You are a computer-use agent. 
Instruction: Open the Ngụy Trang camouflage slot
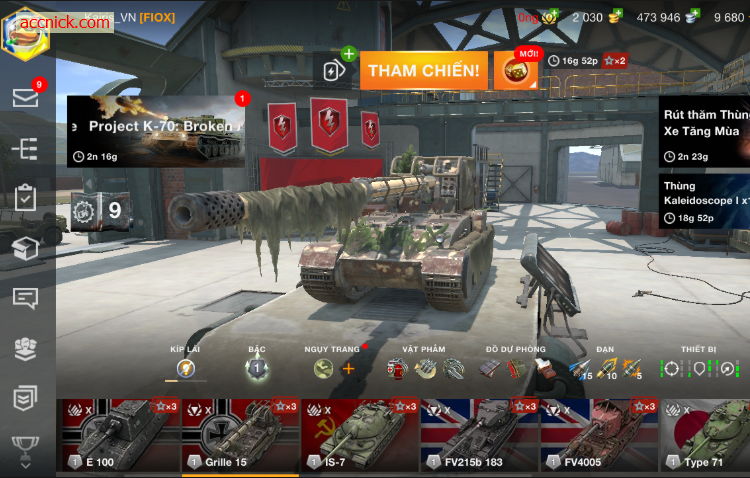click(x=334, y=368)
